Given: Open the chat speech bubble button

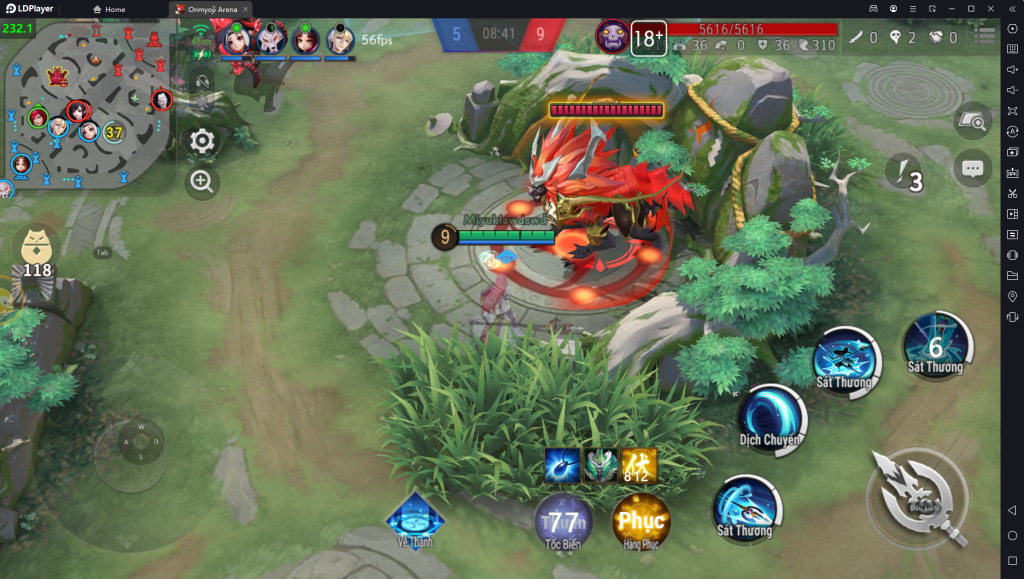Looking at the screenshot, I should [x=972, y=169].
